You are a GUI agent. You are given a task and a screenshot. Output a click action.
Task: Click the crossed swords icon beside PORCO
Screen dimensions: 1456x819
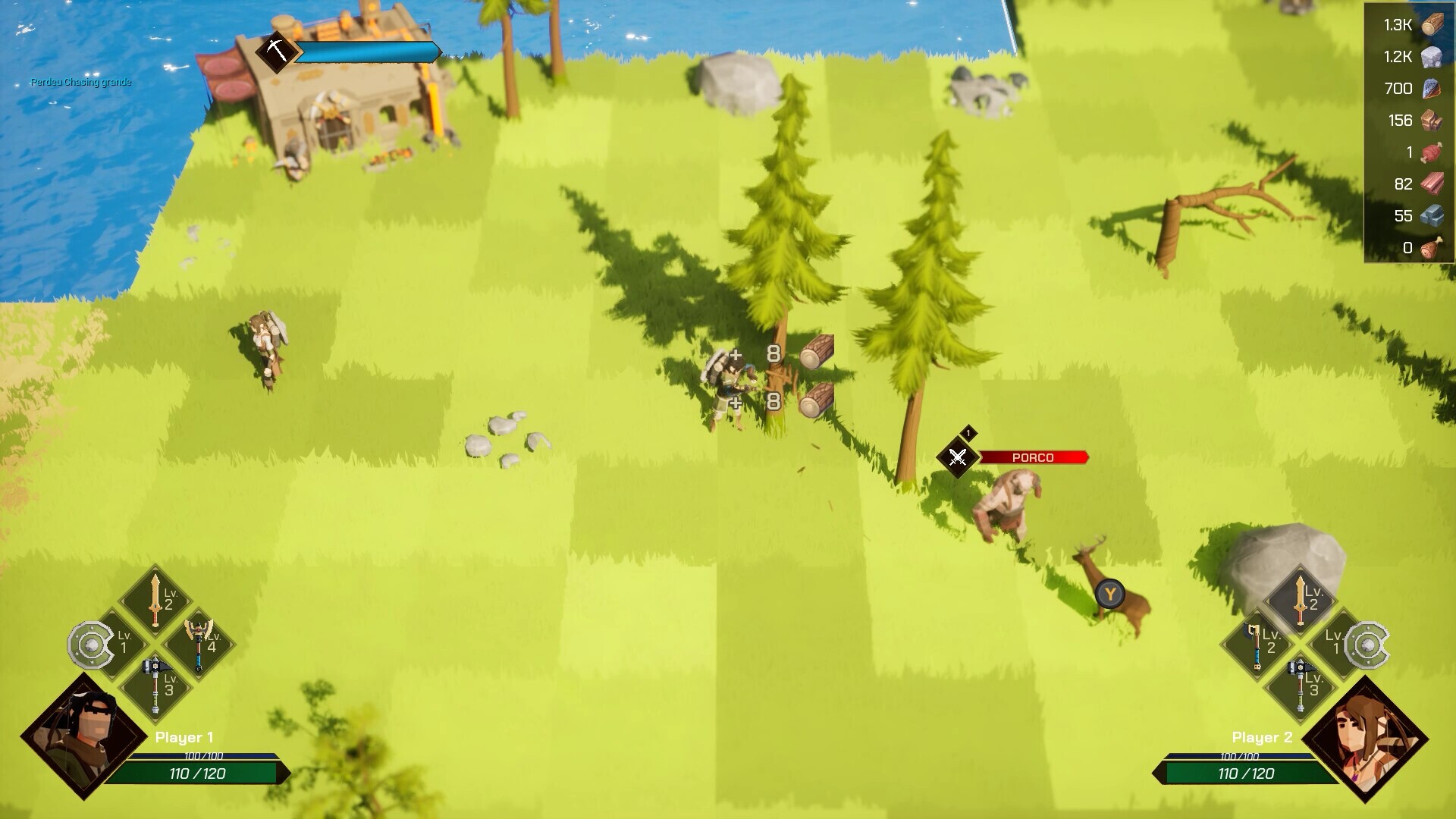958,457
